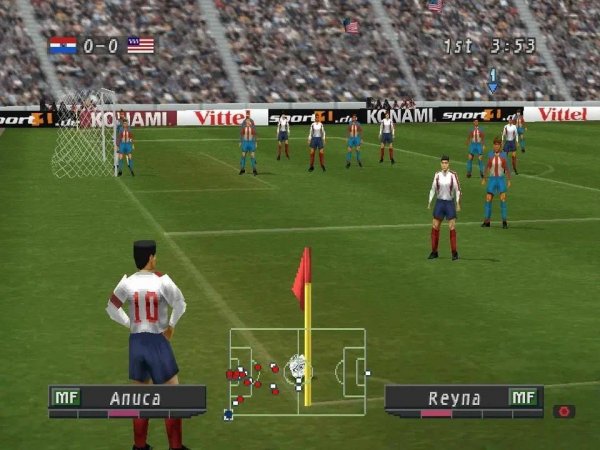Select the Anuca player name panel

(x=128, y=399)
